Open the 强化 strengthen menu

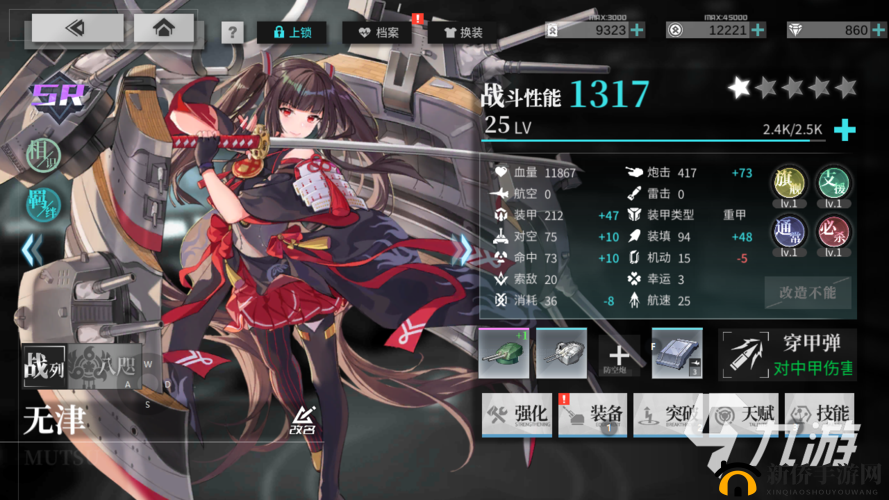(x=517, y=414)
